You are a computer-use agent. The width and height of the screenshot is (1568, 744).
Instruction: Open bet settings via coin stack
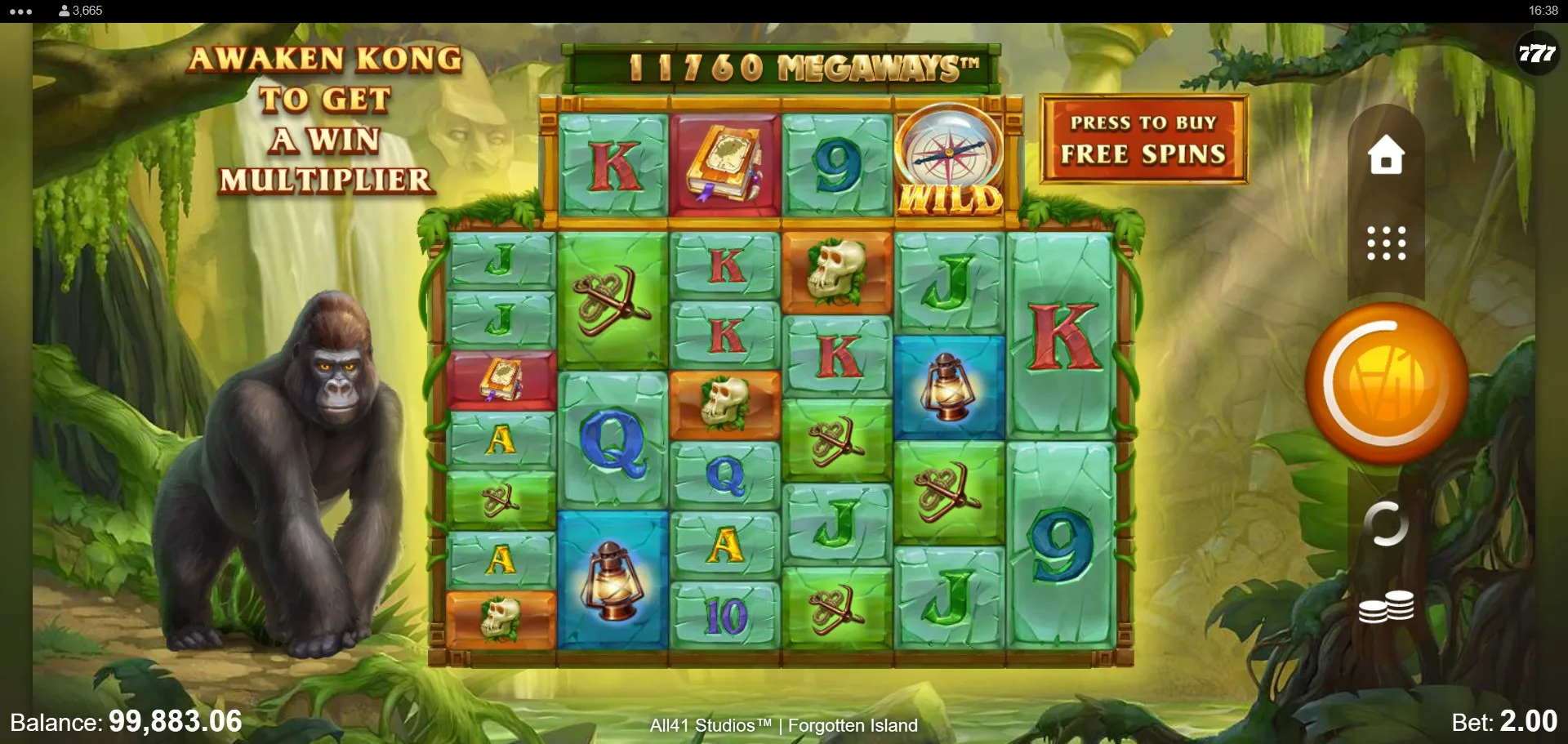click(1386, 607)
